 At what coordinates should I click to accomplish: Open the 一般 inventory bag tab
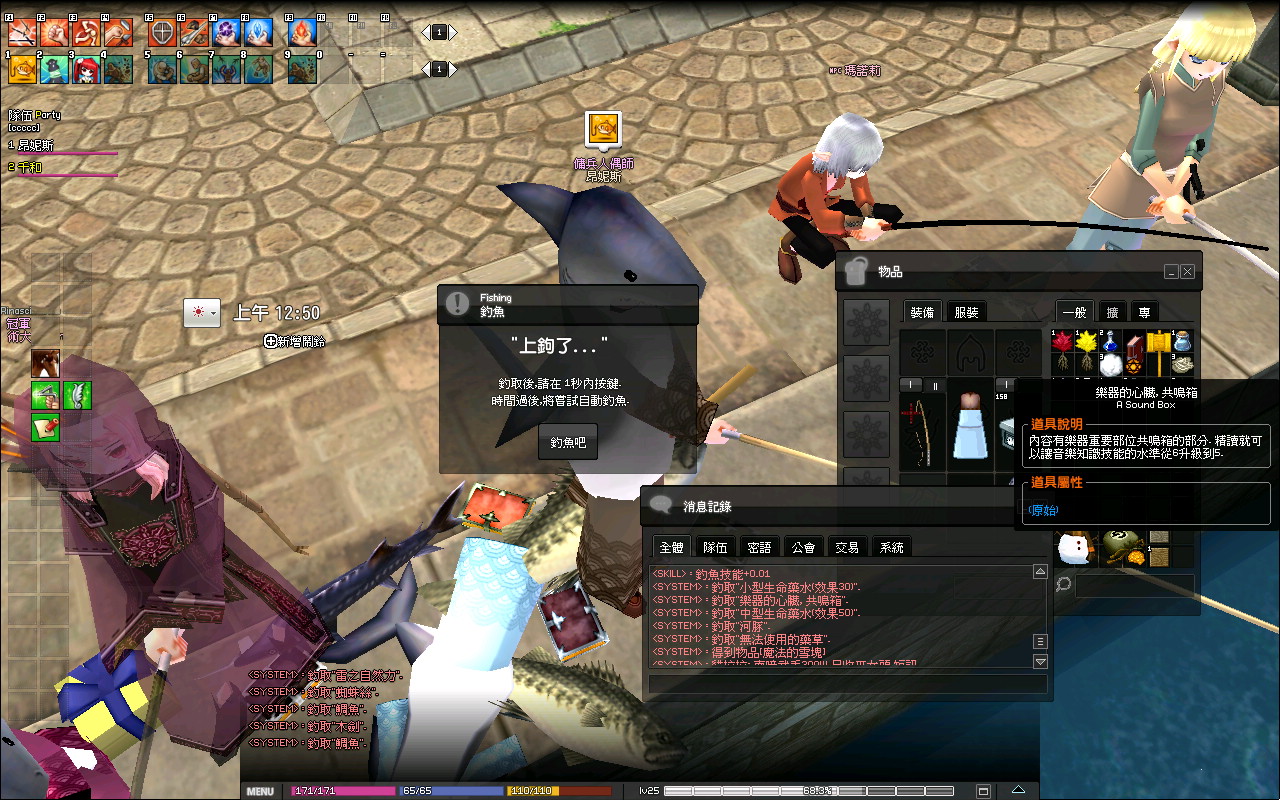[x=1074, y=312]
